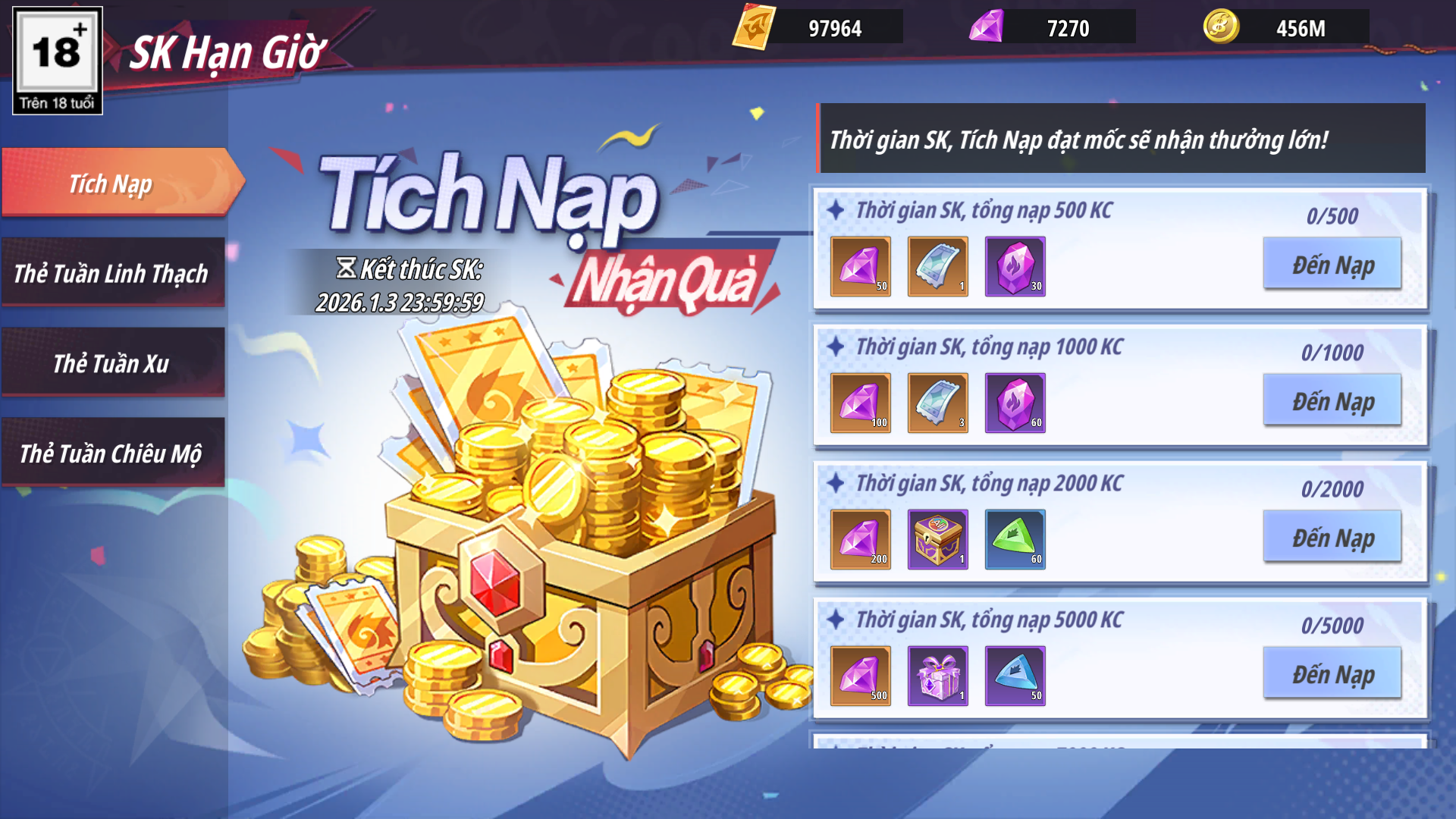This screenshot has height=819, width=1456.
Task: Show the Thẻ Tuần Chiêu Mộ tab
Action: pyautogui.click(x=112, y=453)
